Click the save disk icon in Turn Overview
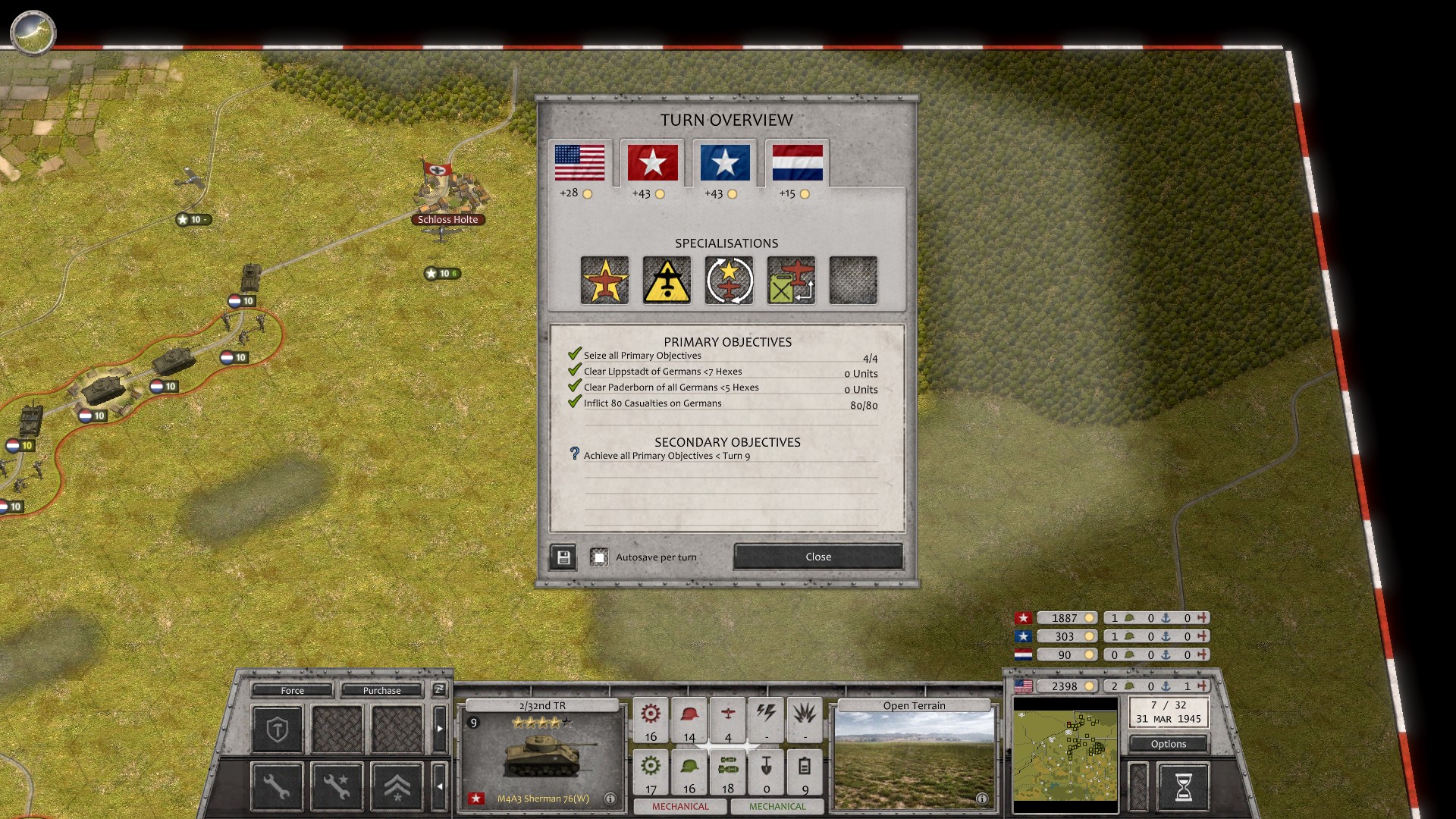The image size is (1456, 819). point(563,557)
